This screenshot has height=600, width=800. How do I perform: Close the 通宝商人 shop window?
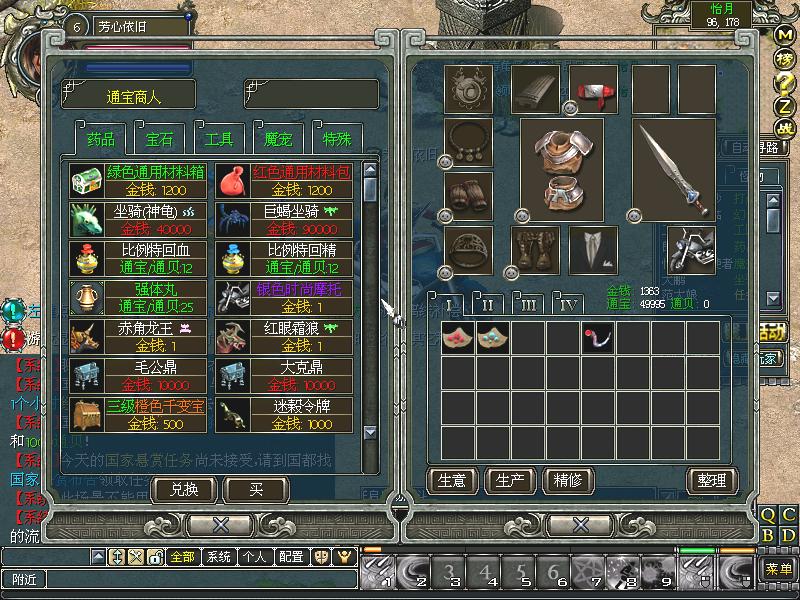(x=220, y=524)
